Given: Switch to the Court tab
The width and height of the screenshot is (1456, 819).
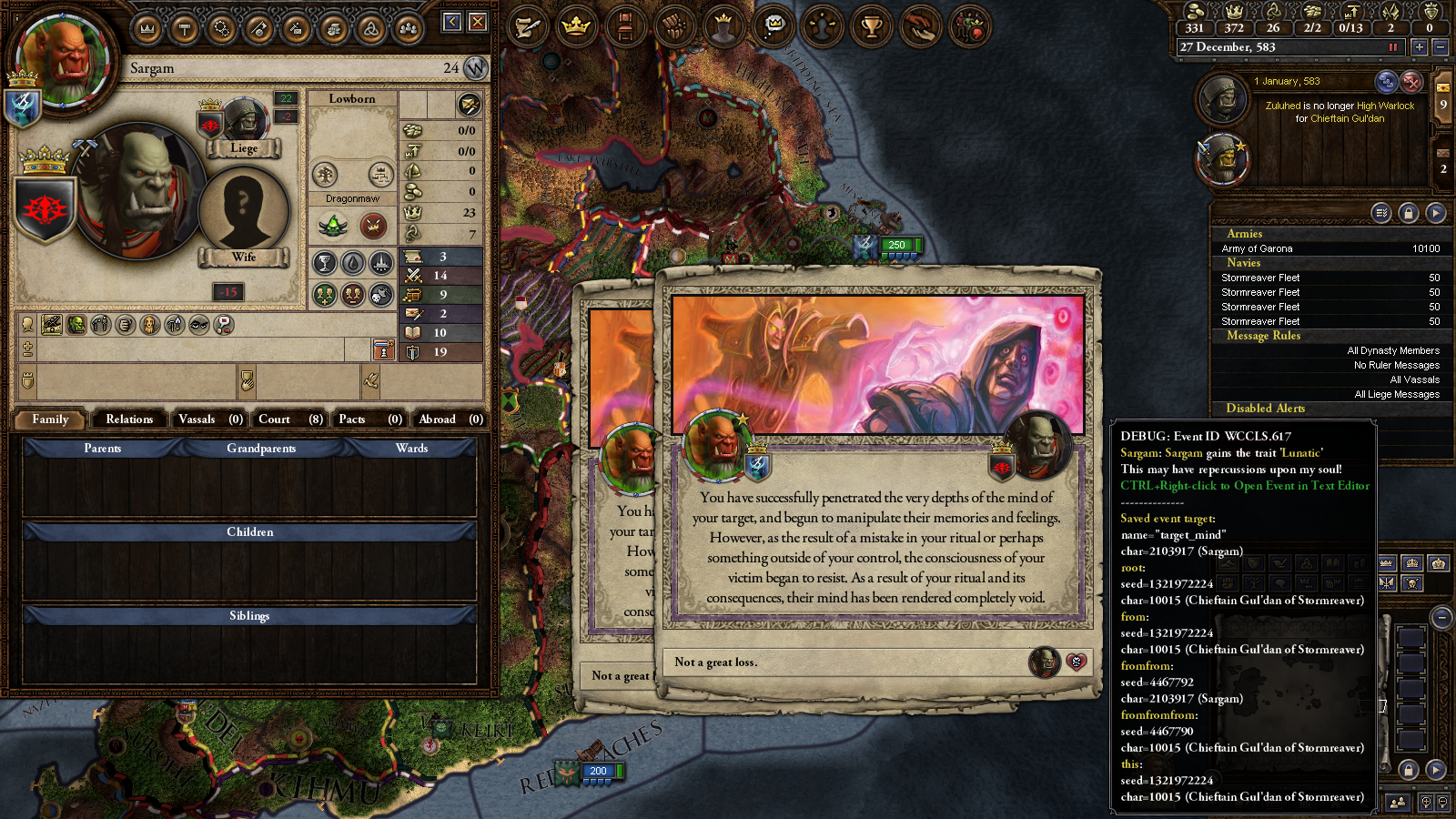Looking at the screenshot, I should click(289, 420).
